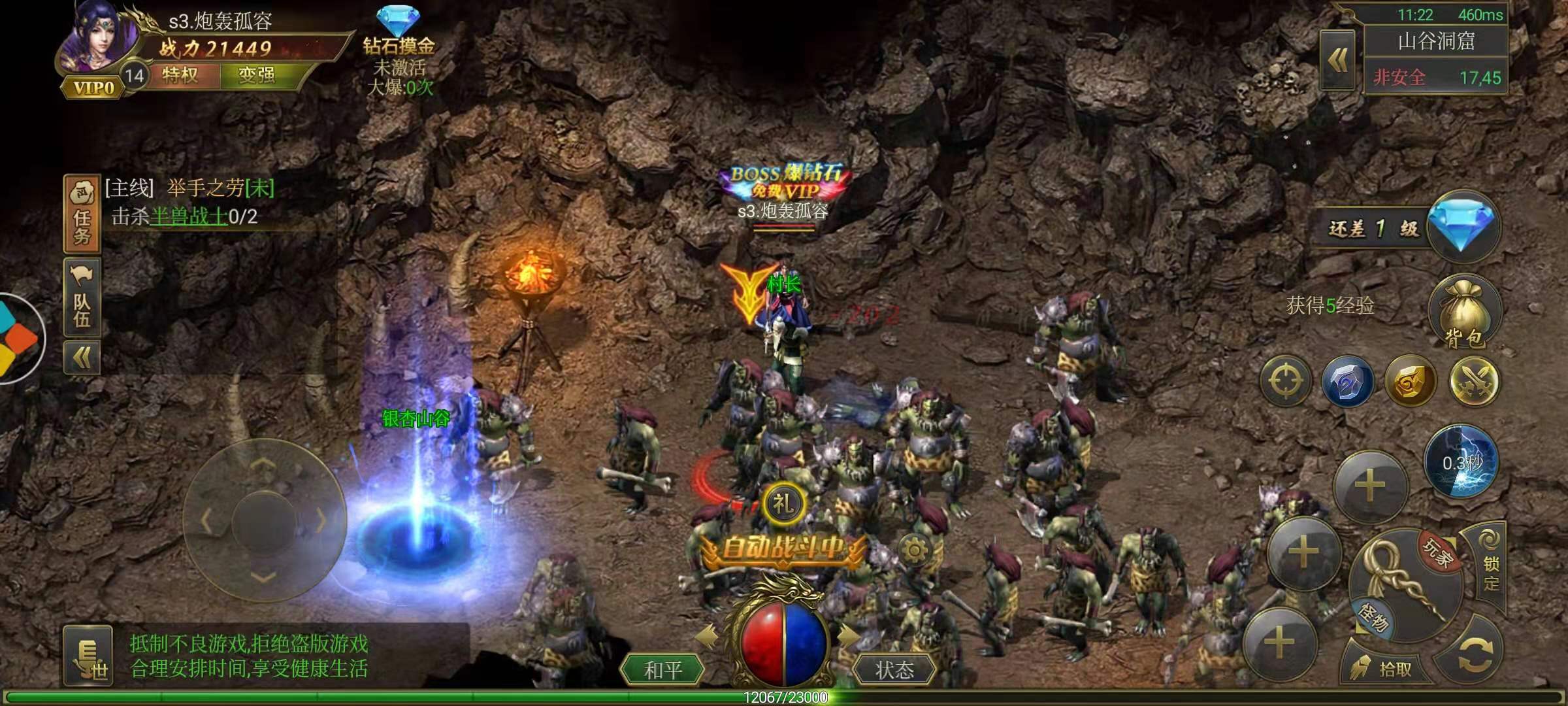
Task: Collapse the quest panel with the arrow
Action: (82, 358)
